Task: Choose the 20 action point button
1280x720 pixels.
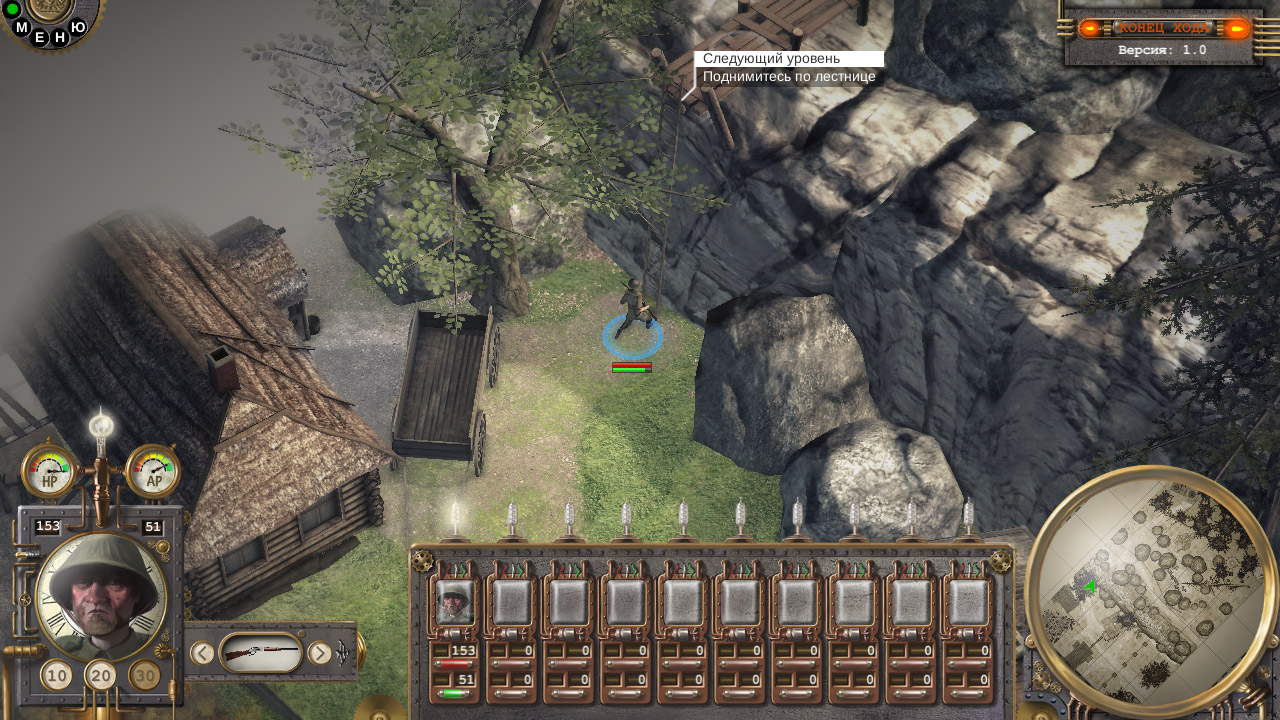Action: click(x=101, y=676)
